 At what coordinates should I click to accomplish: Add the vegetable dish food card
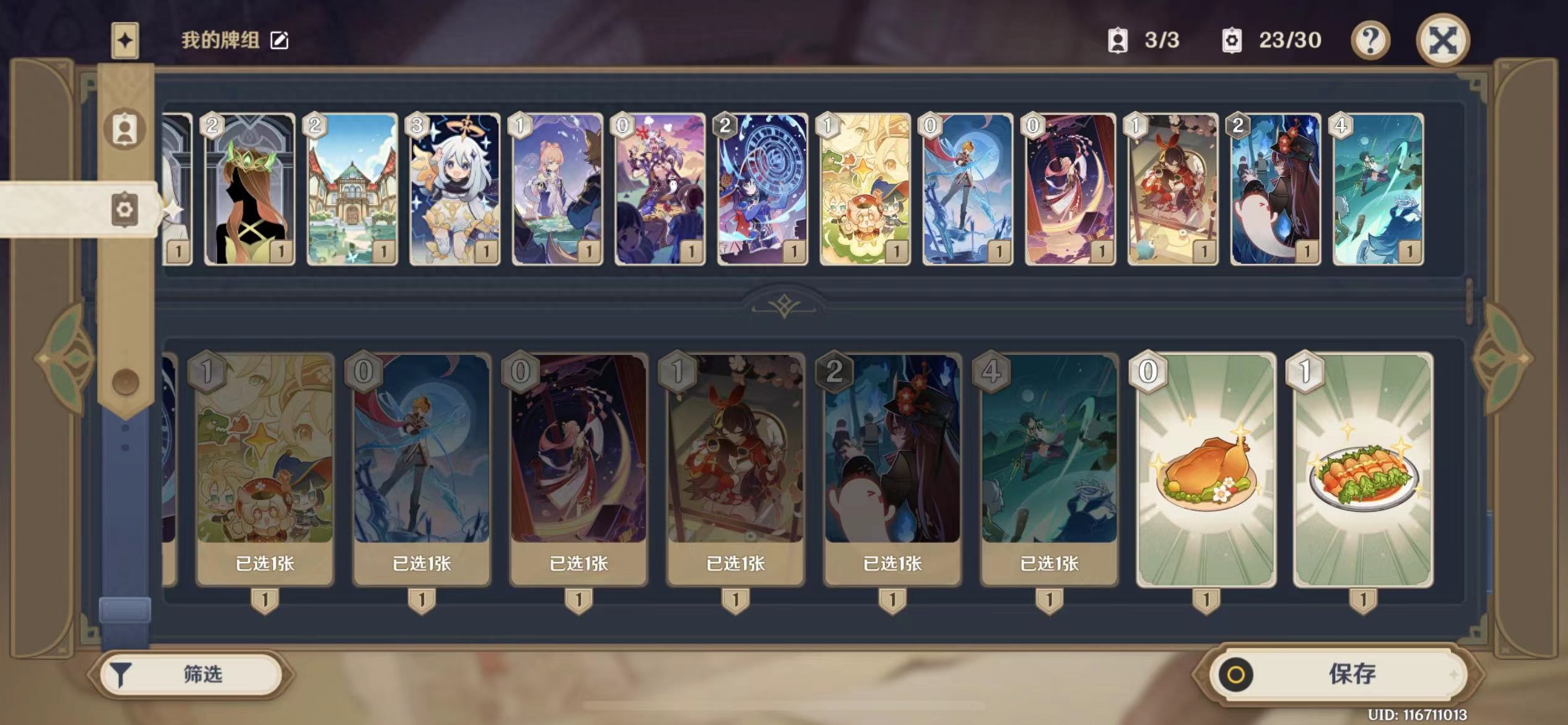1363,470
